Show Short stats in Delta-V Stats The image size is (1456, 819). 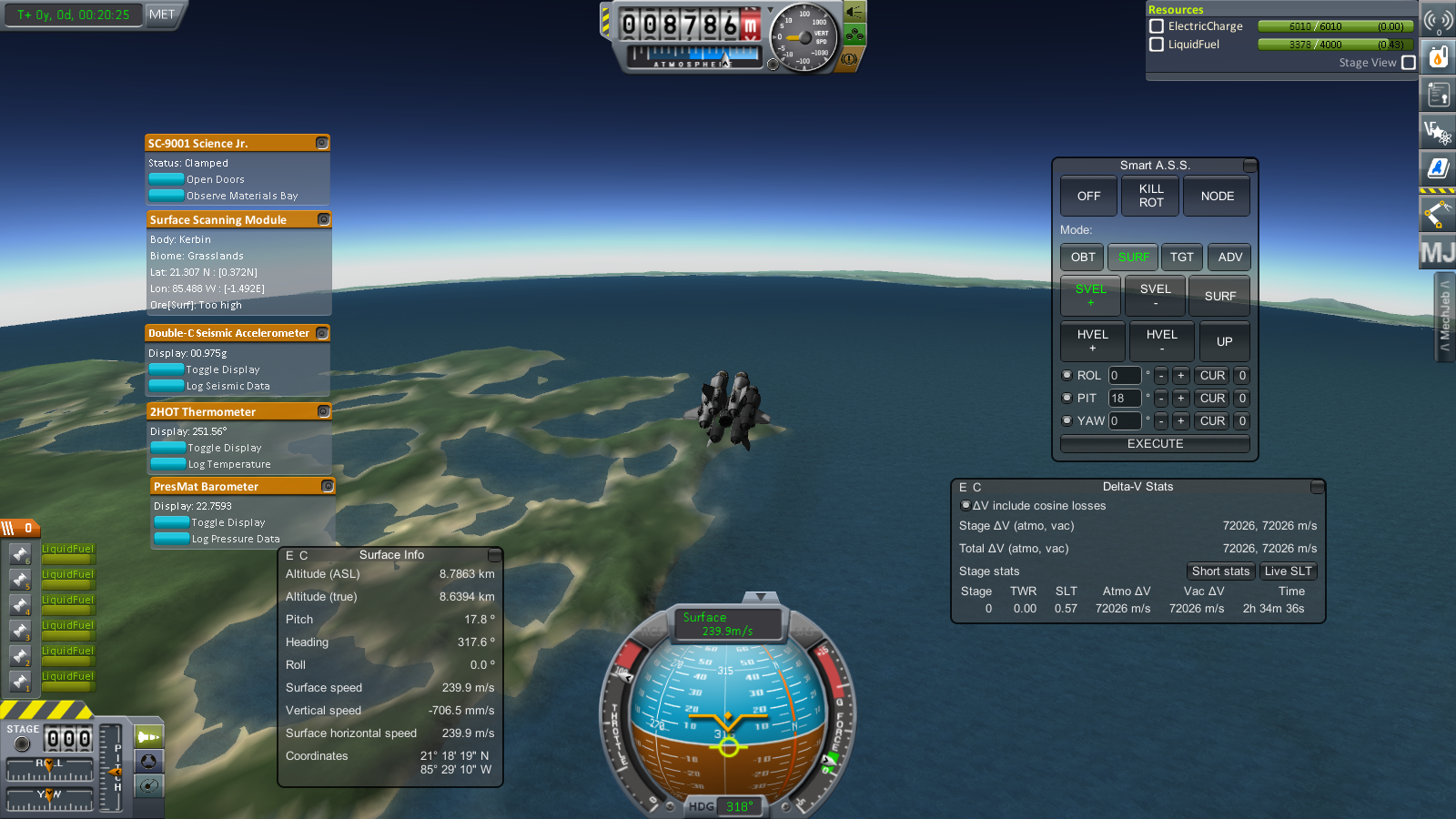pos(1220,571)
